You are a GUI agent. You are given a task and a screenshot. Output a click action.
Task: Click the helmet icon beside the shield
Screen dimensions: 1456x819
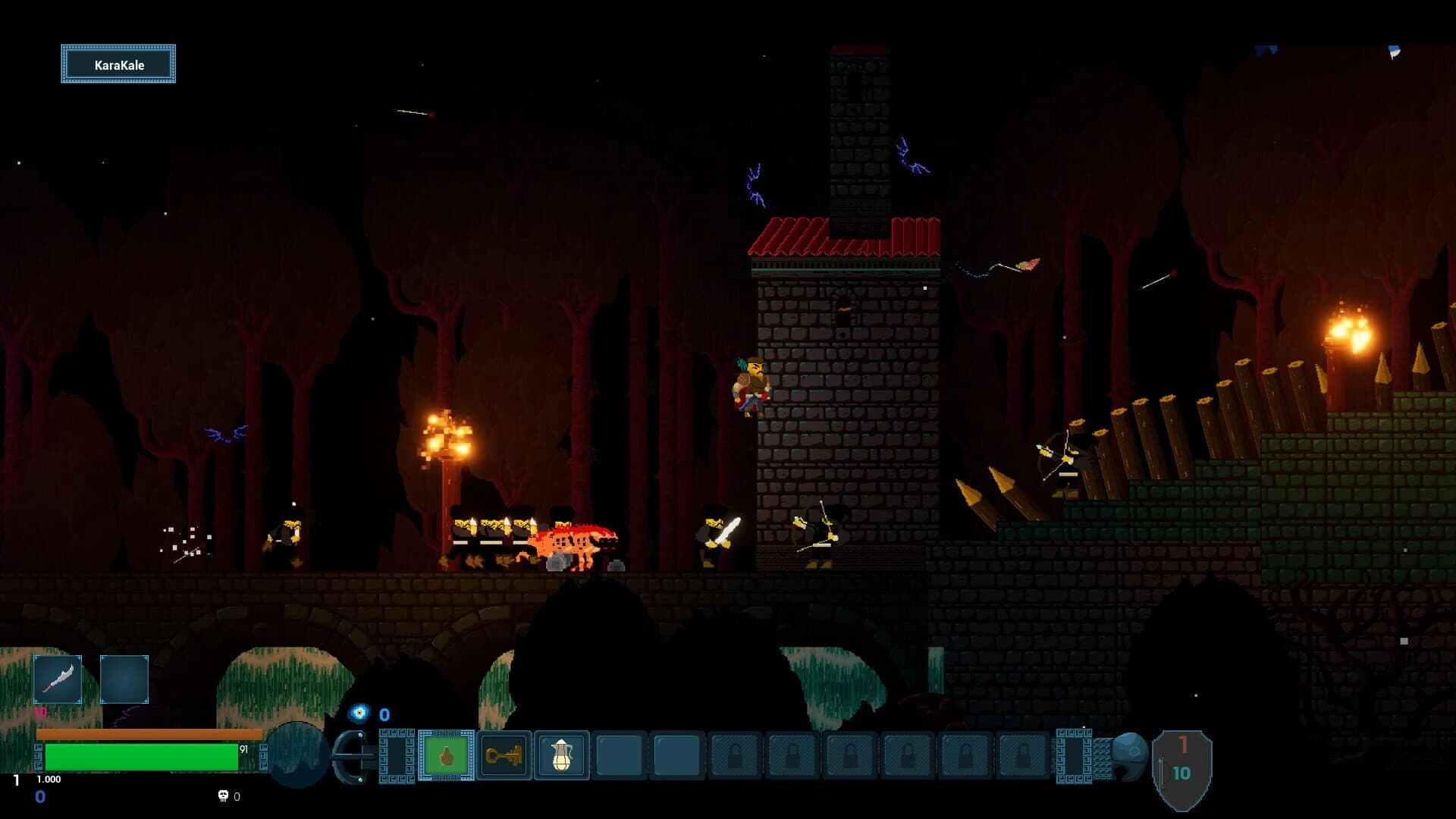[1131, 756]
